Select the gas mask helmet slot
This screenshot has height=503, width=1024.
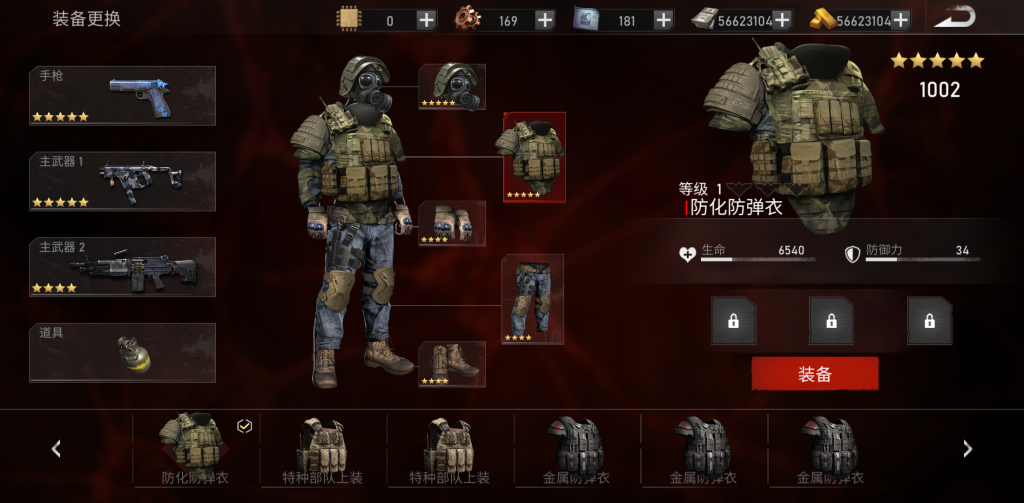coord(452,87)
